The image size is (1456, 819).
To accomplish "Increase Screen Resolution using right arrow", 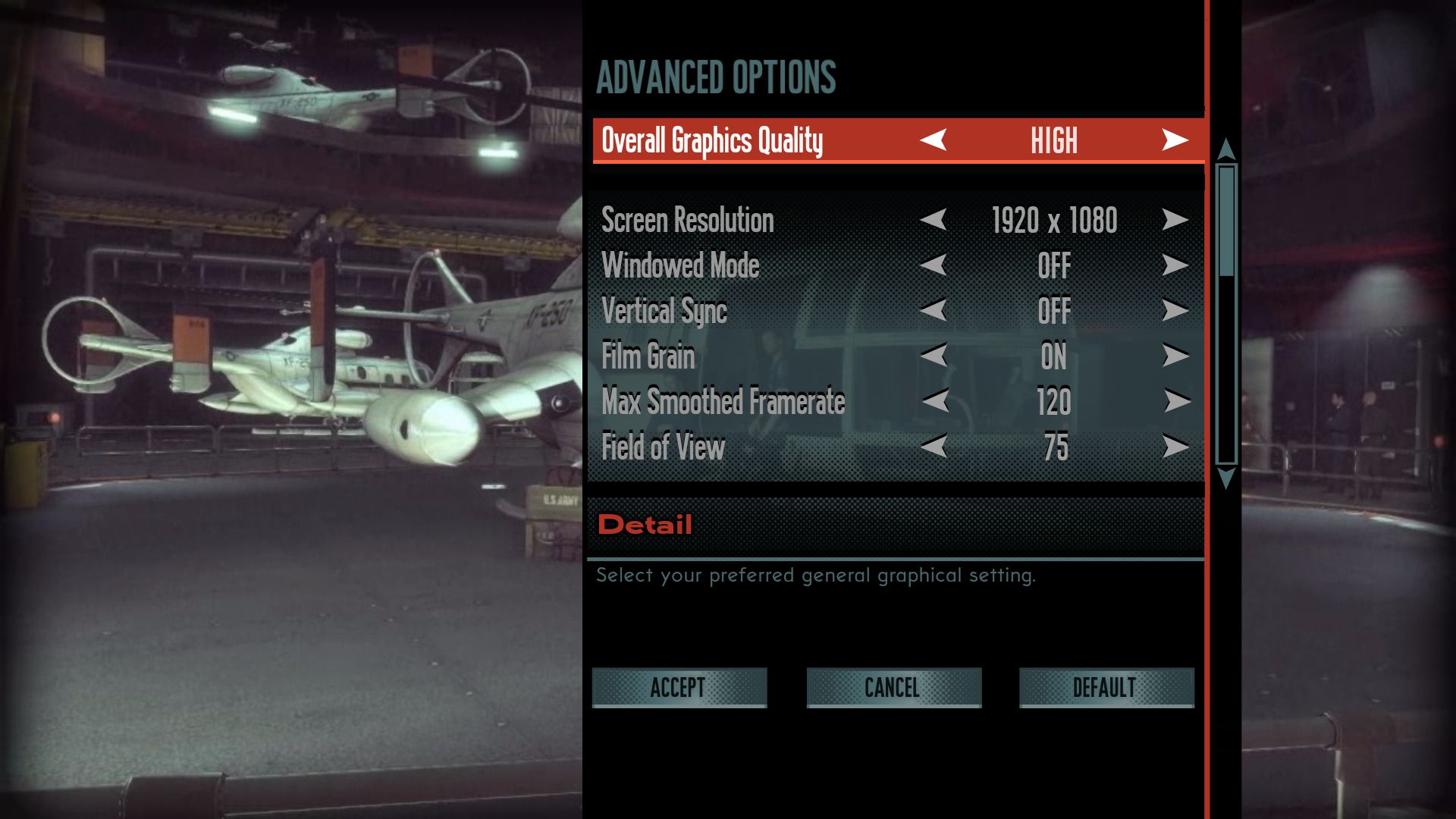I will (1175, 220).
